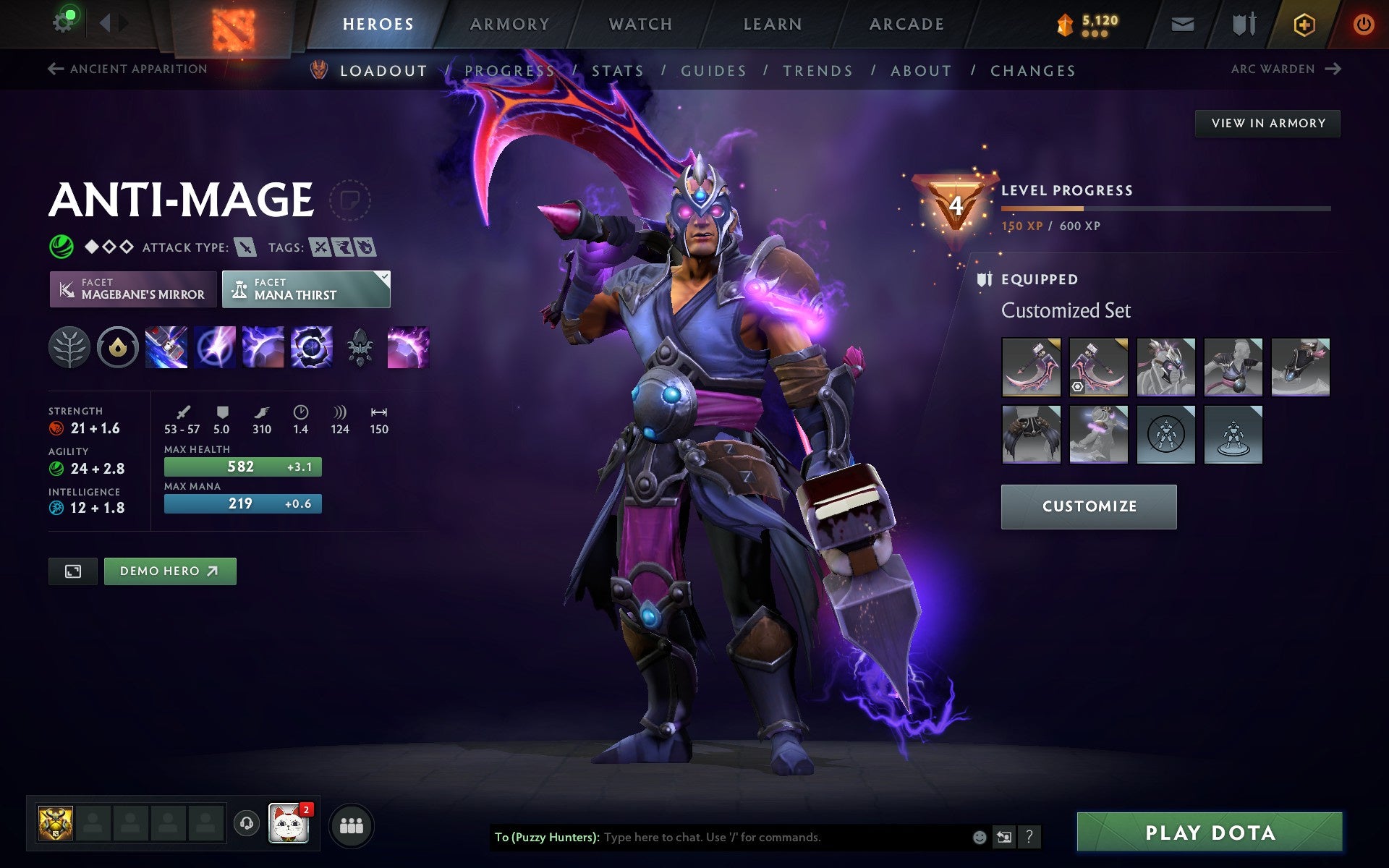Expand the Mana Thirst facet dropdown chevron

coord(384,276)
